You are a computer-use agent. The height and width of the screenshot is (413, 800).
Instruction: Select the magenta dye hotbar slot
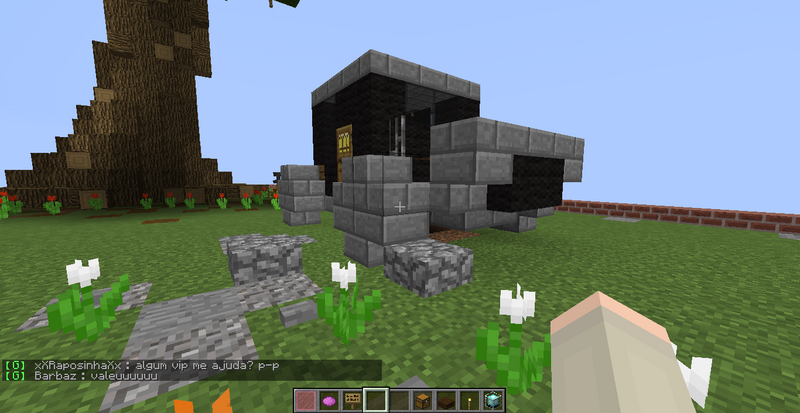(x=327, y=401)
